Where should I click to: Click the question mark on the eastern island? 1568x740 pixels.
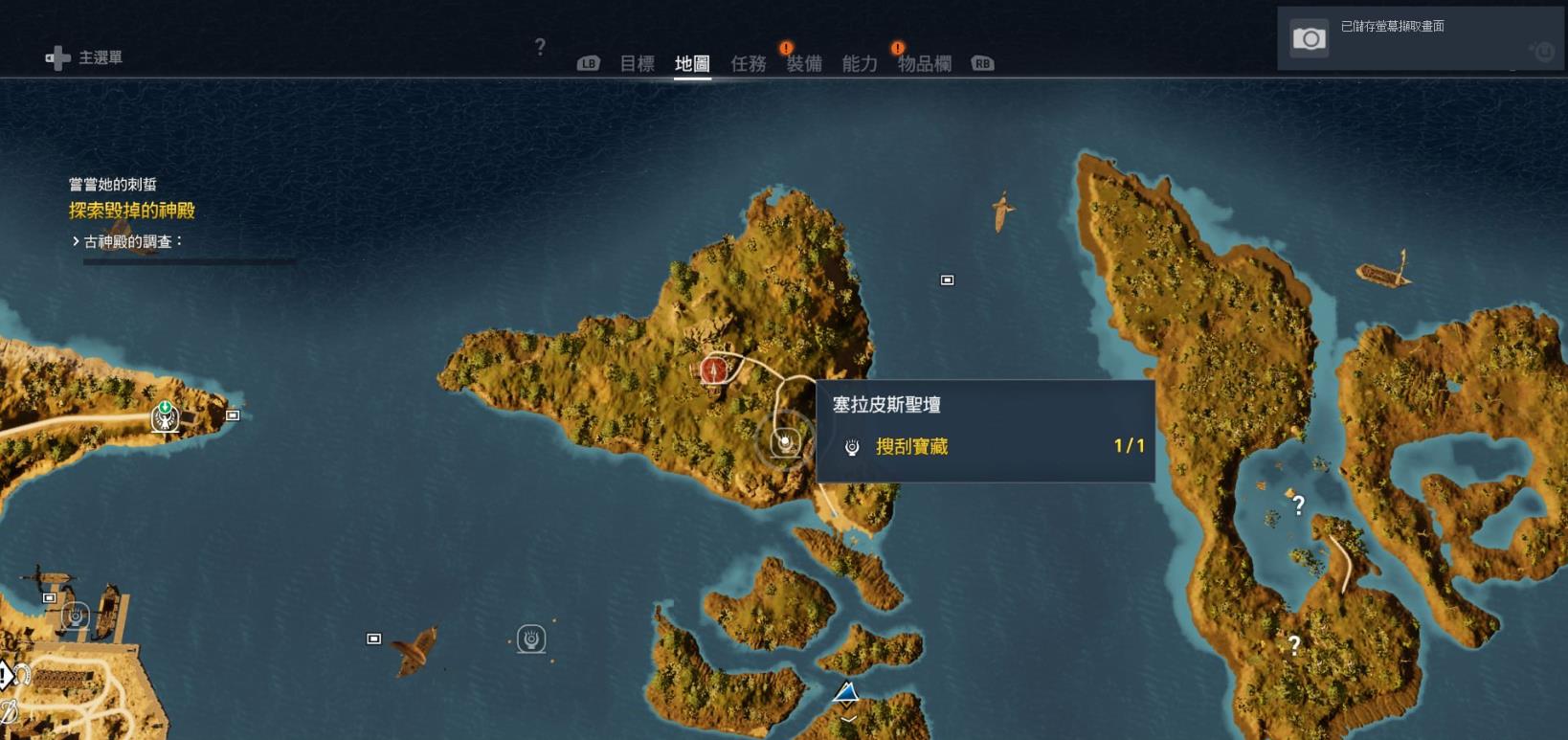click(x=1299, y=505)
